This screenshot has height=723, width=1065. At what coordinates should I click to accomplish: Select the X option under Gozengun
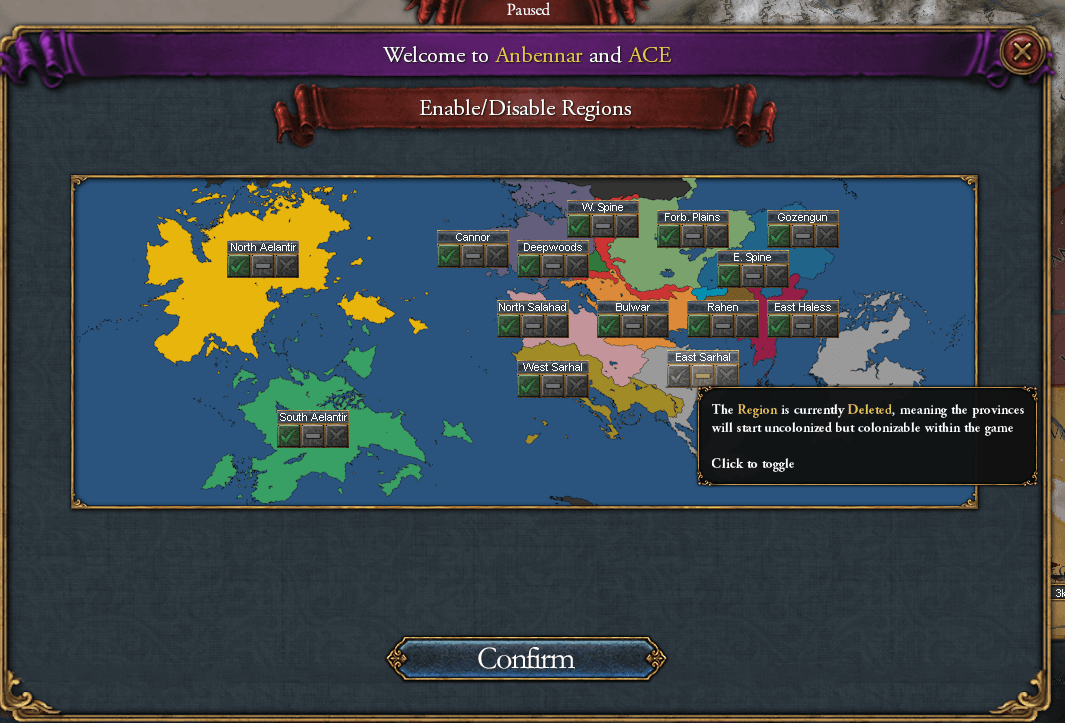(x=827, y=236)
